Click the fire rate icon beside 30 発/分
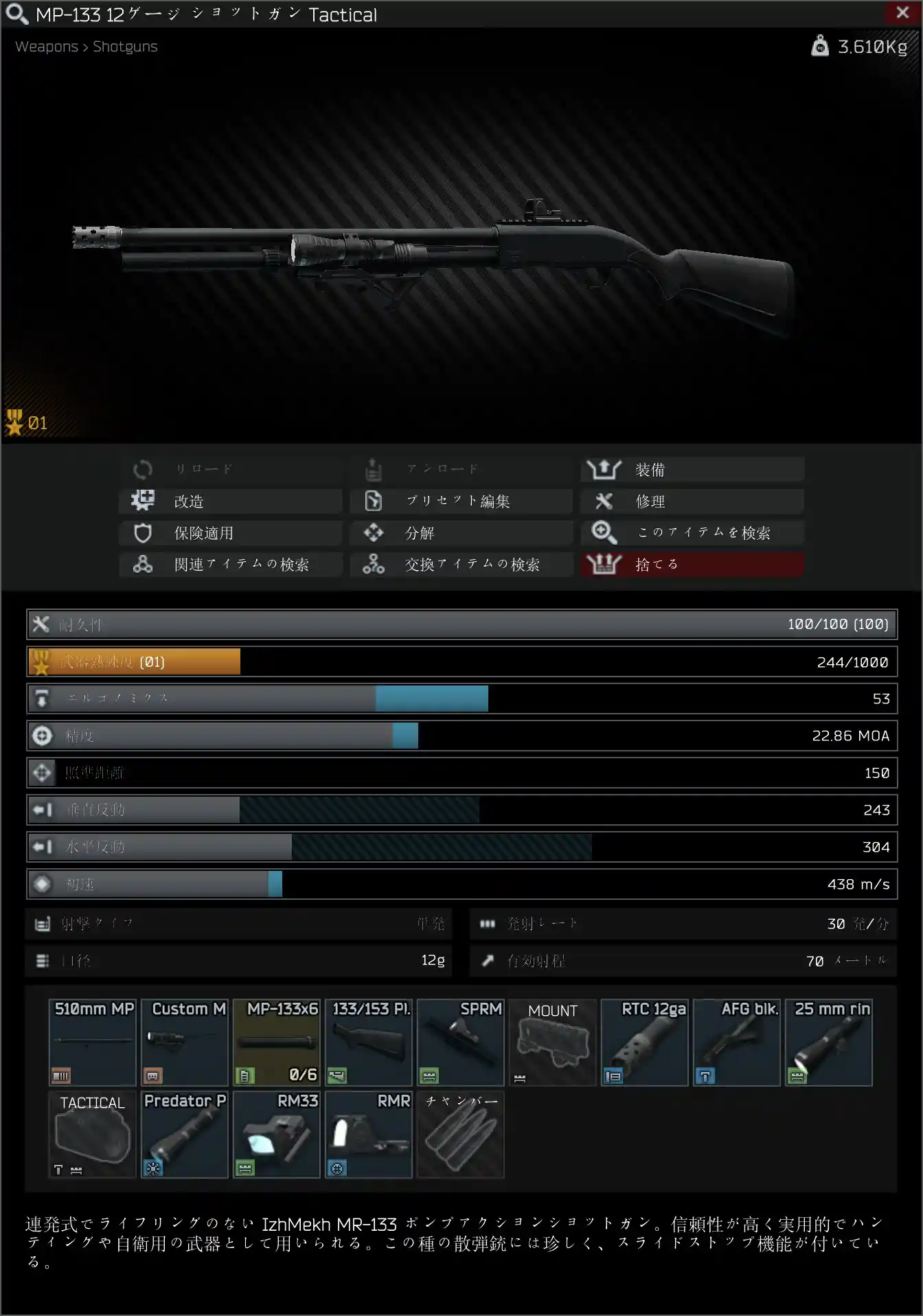 point(487,924)
